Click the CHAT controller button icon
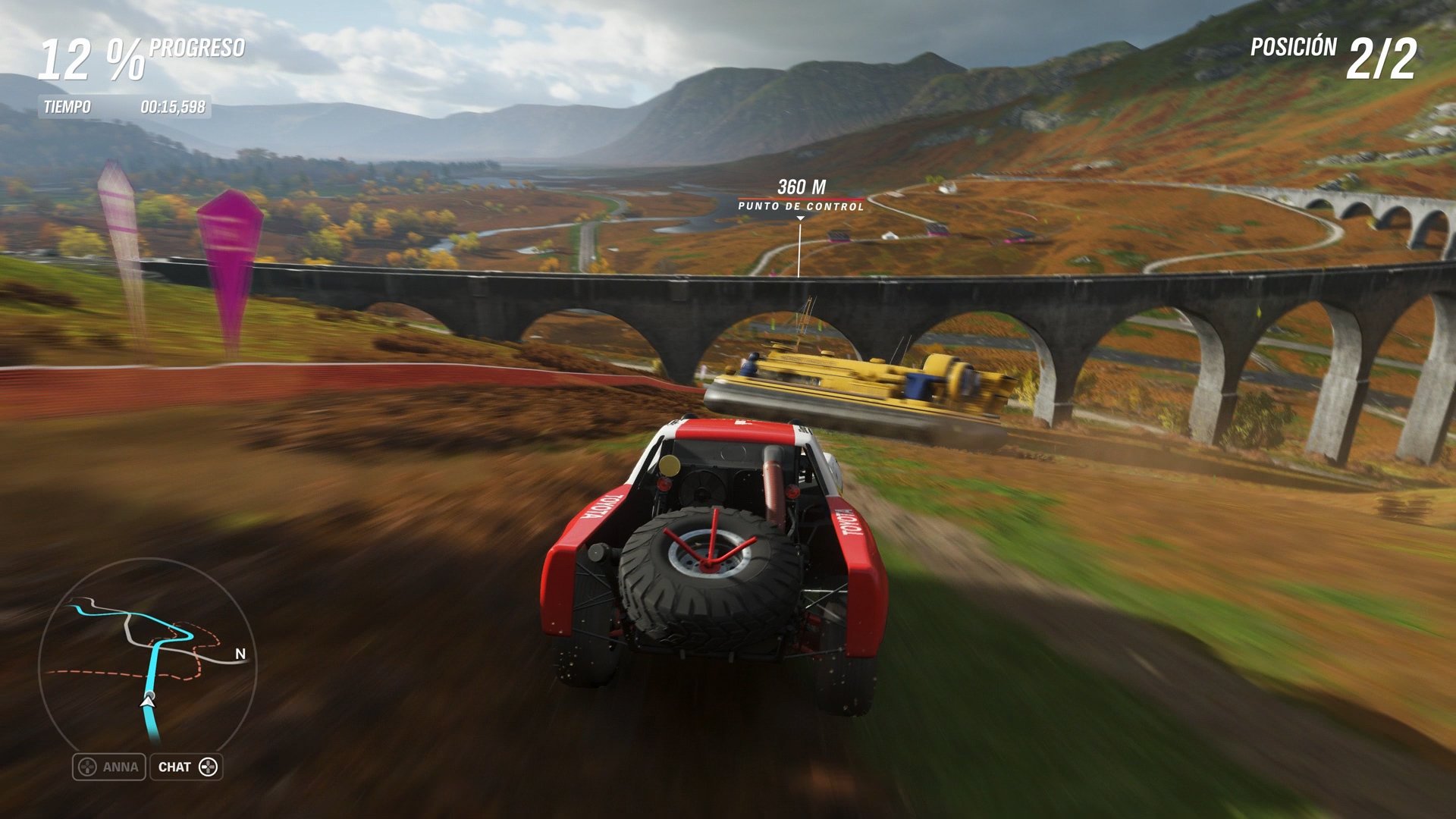The height and width of the screenshot is (819, 1456). coord(206,767)
